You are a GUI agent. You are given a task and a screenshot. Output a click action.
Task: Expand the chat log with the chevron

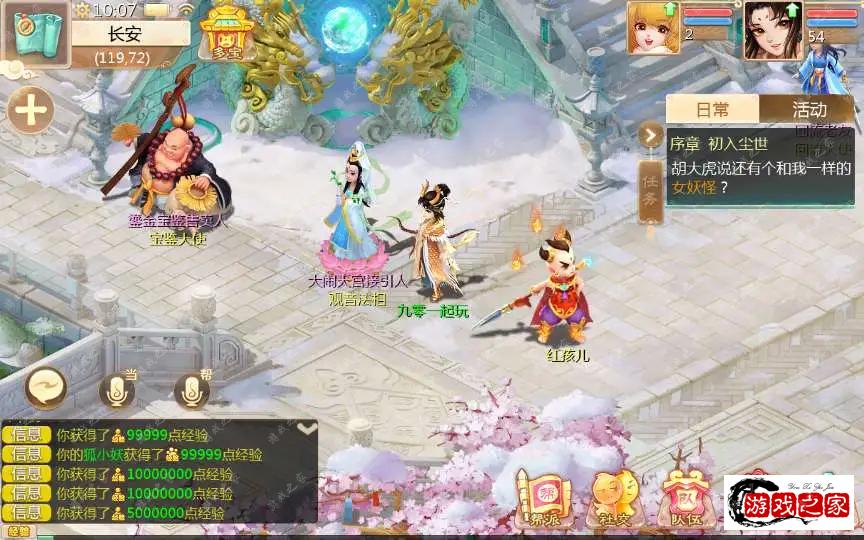(x=307, y=428)
